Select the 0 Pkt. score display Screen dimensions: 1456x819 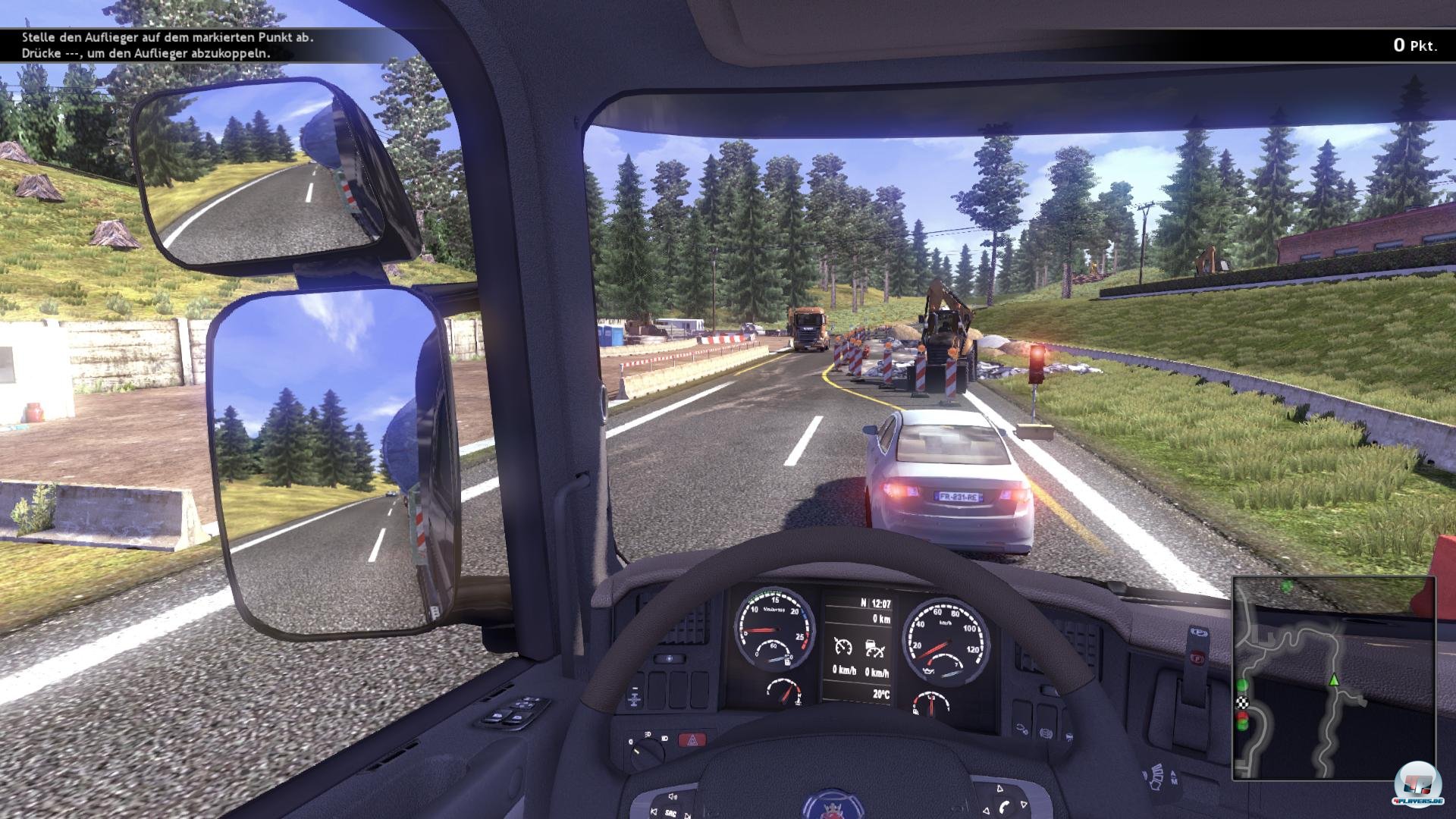tap(1415, 45)
